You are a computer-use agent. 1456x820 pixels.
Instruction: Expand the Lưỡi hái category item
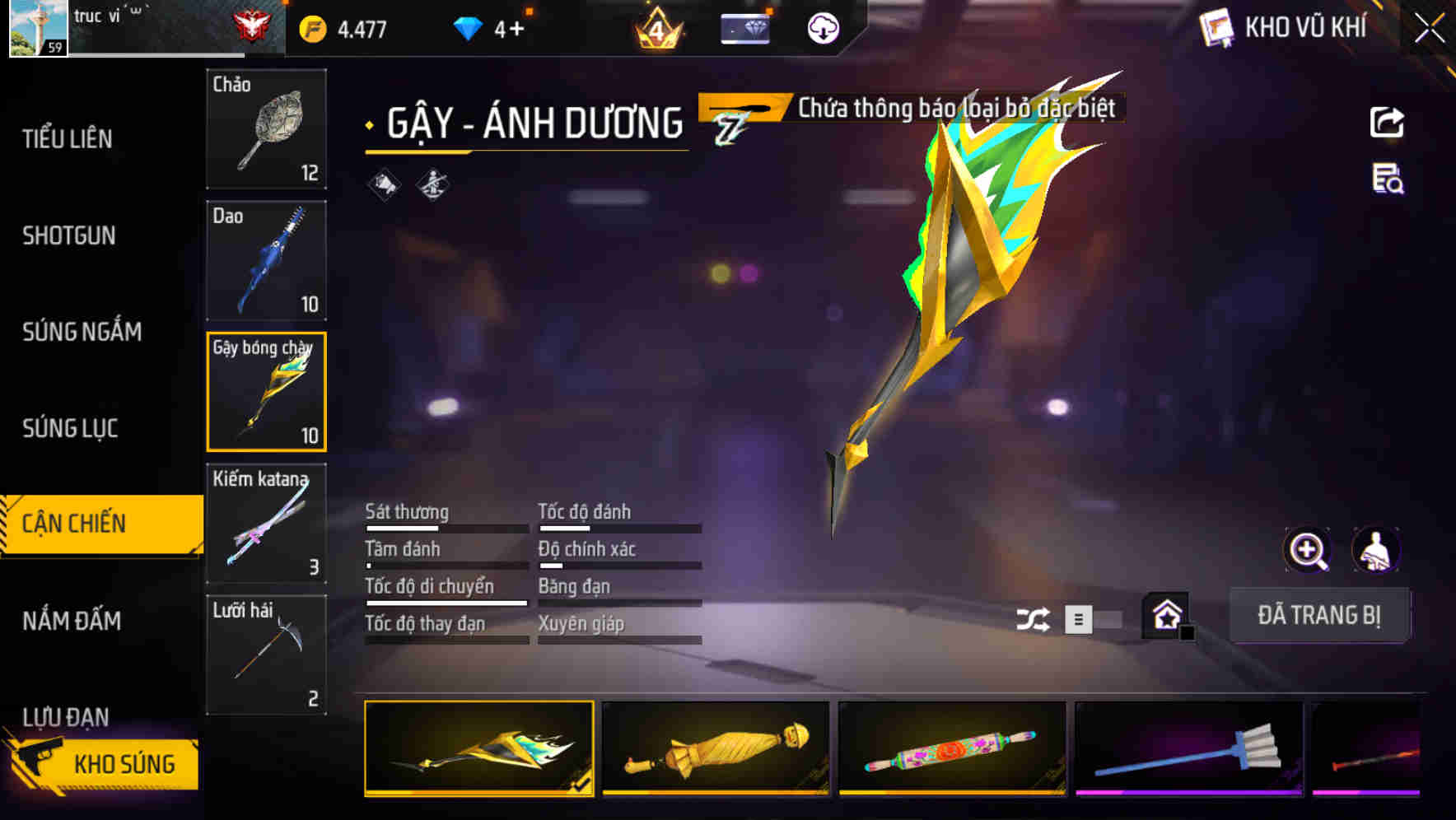coord(265,653)
